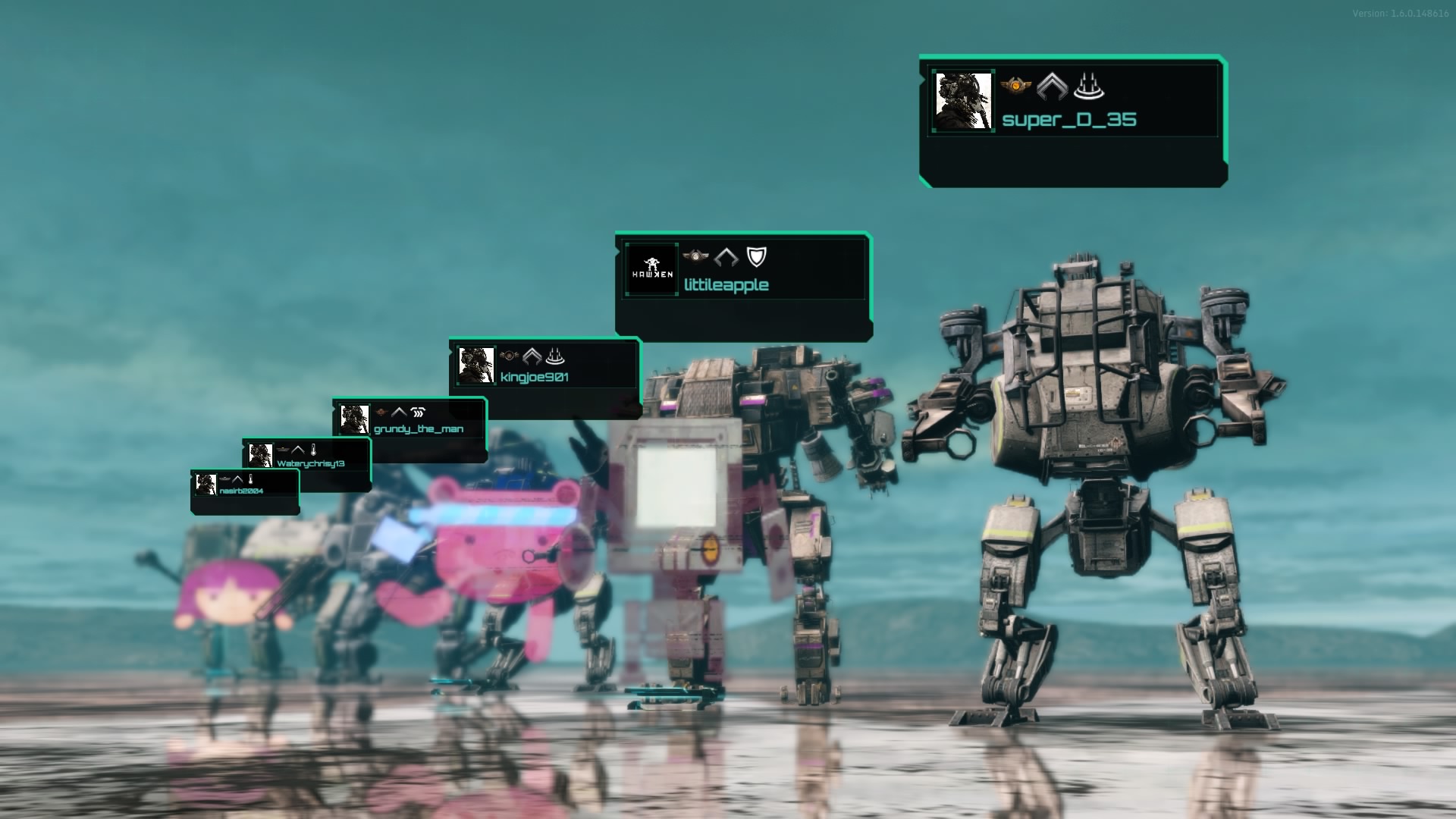
Task: Select the red badge icon on grundy_the_man's nameplate
Action: tap(381, 412)
